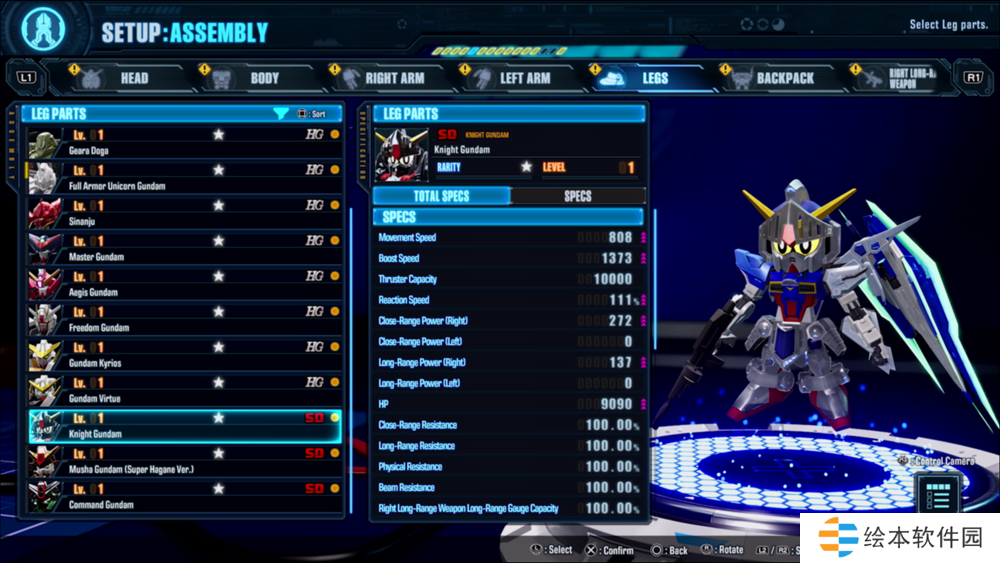Show the TOTAL SPECS view
The height and width of the screenshot is (563, 1000).
(441, 196)
